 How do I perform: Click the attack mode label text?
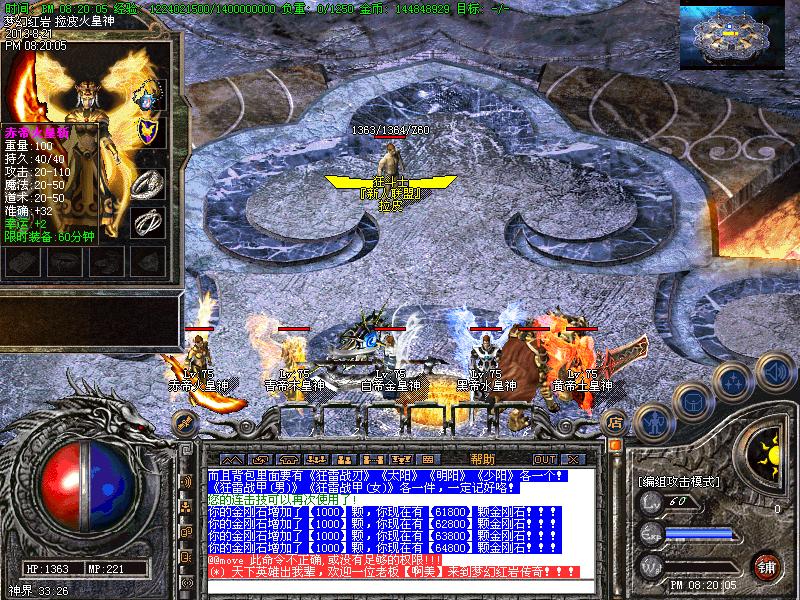(x=678, y=481)
